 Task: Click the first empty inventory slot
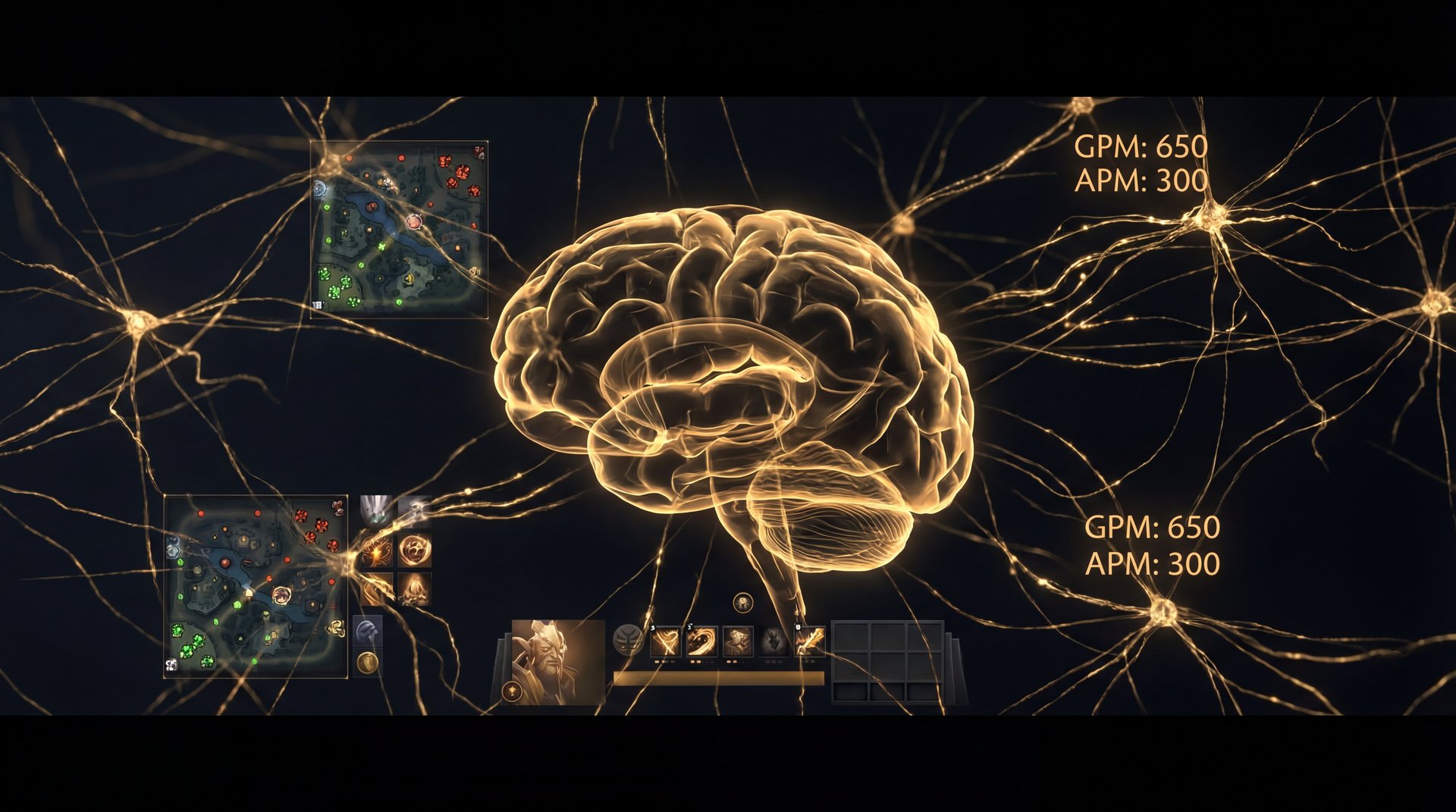(x=851, y=636)
